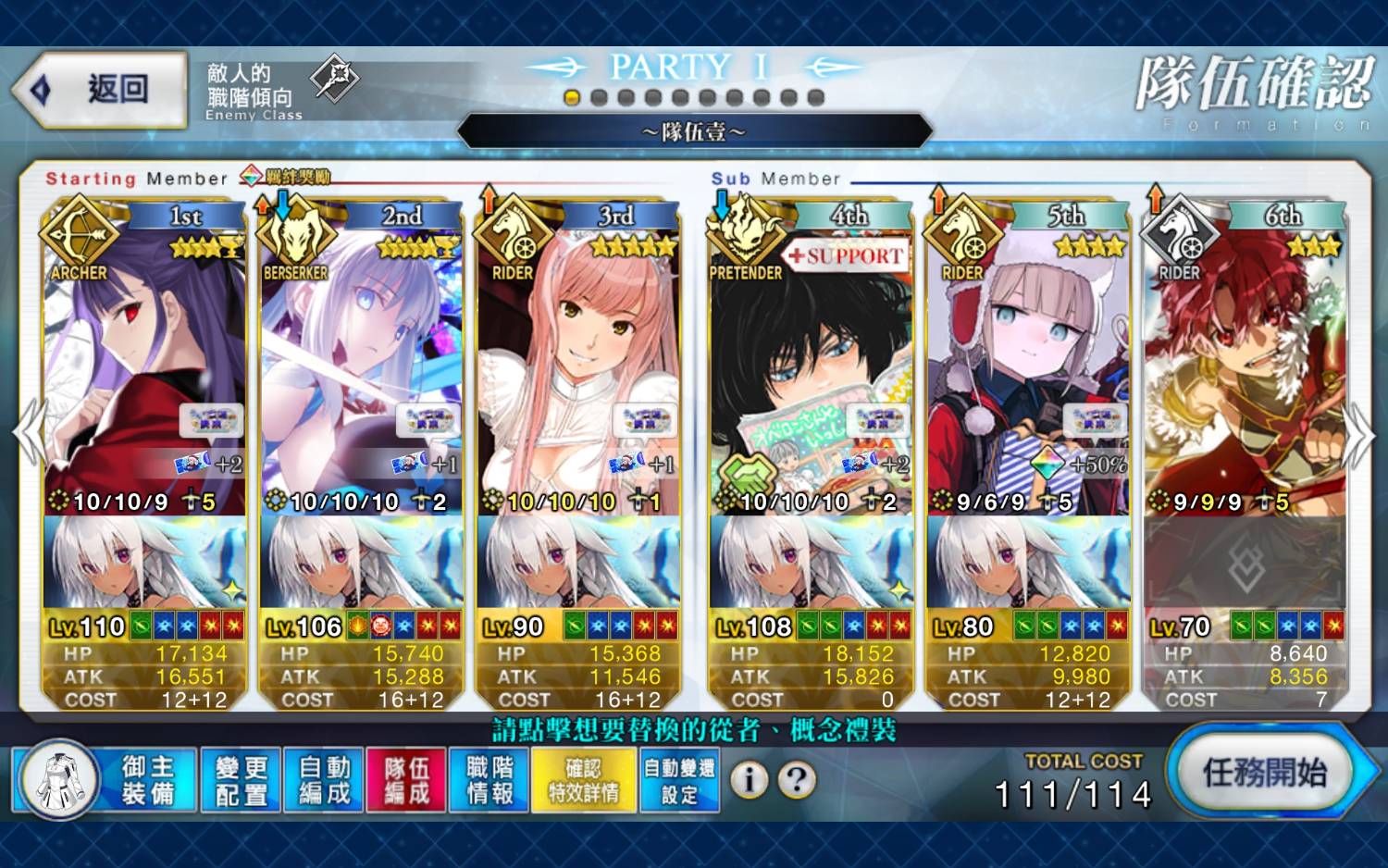Screen dimensions: 1388x868
Task: Activate 自動編成 auto formation
Action: pos(324,780)
